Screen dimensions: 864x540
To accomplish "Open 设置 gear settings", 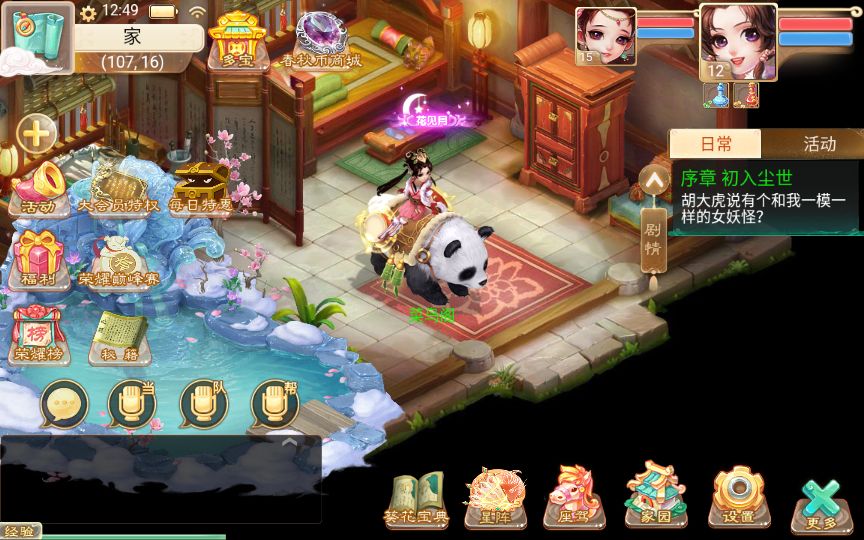I will click(x=740, y=497).
